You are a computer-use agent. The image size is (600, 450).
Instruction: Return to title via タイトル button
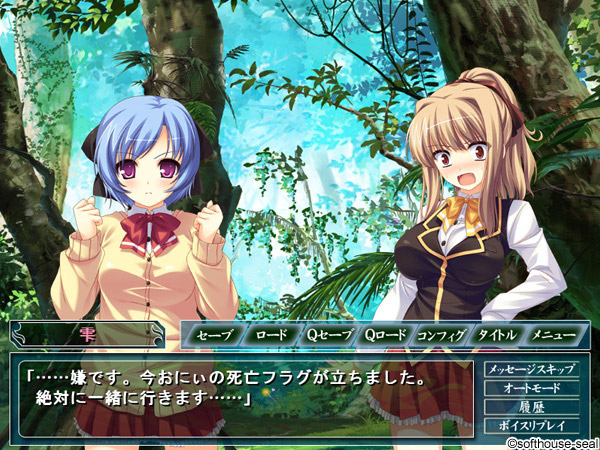(x=497, y=335)
